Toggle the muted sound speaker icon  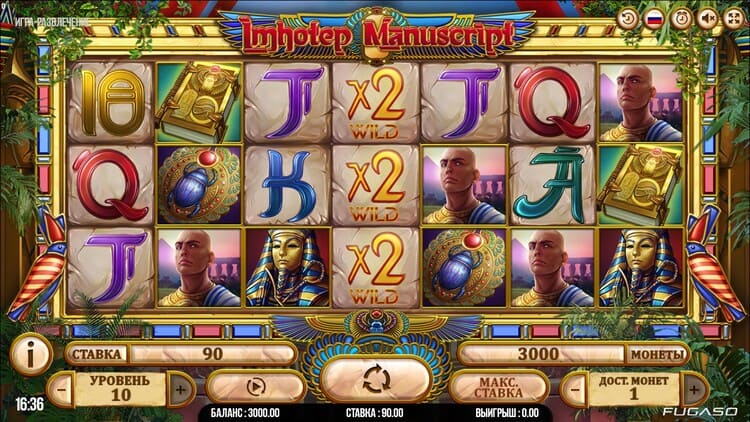(x=707, y=19)
